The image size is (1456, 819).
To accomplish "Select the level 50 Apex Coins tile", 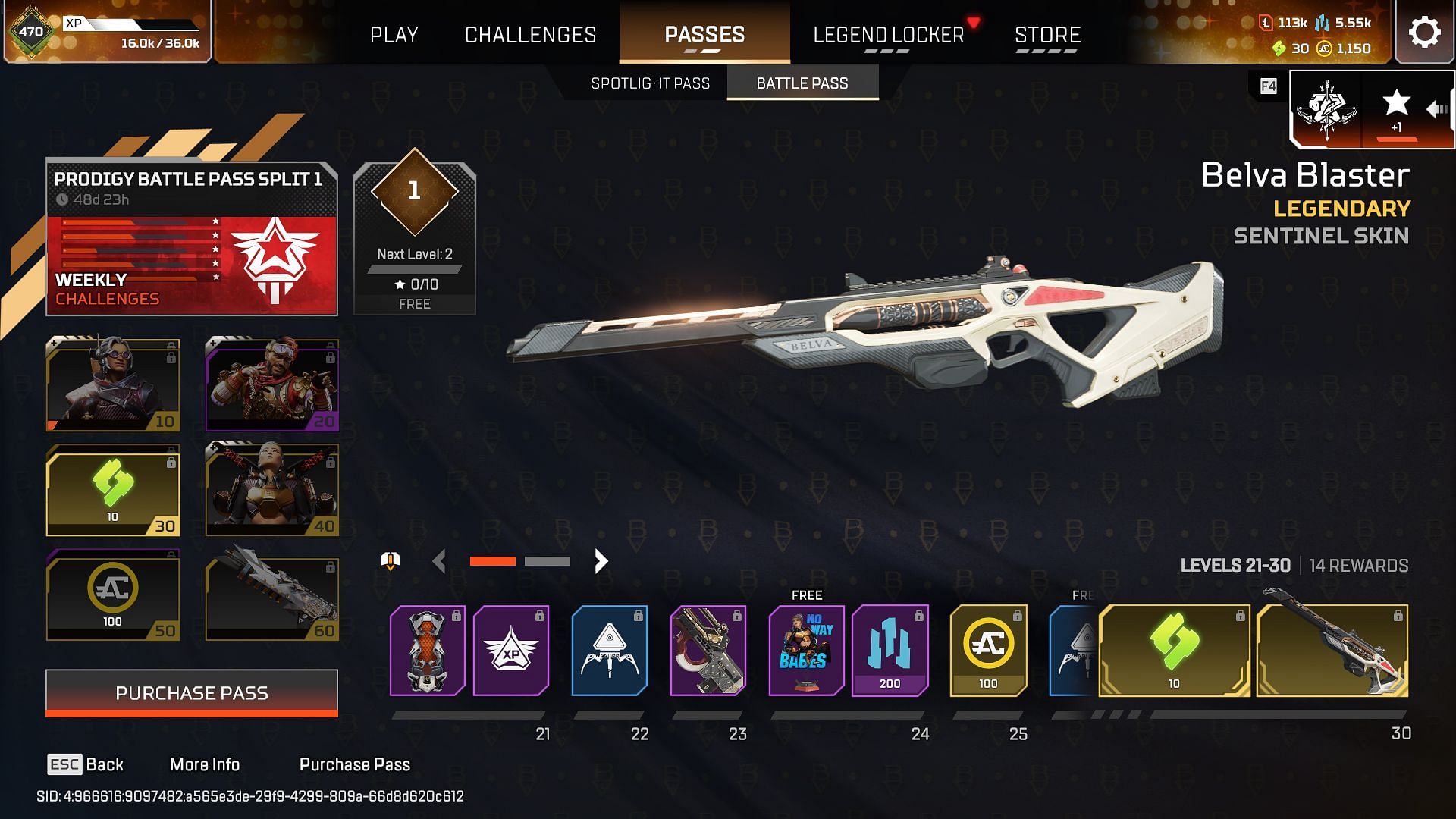I will (x=113, y=596).
